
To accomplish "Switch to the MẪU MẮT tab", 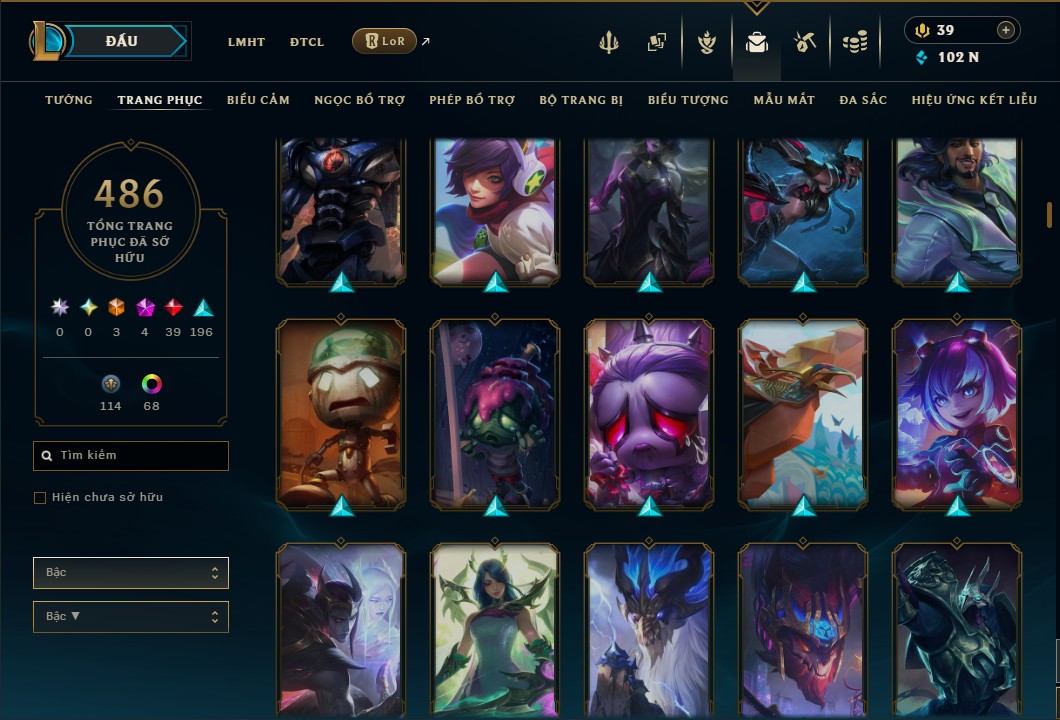I will 784,100.
